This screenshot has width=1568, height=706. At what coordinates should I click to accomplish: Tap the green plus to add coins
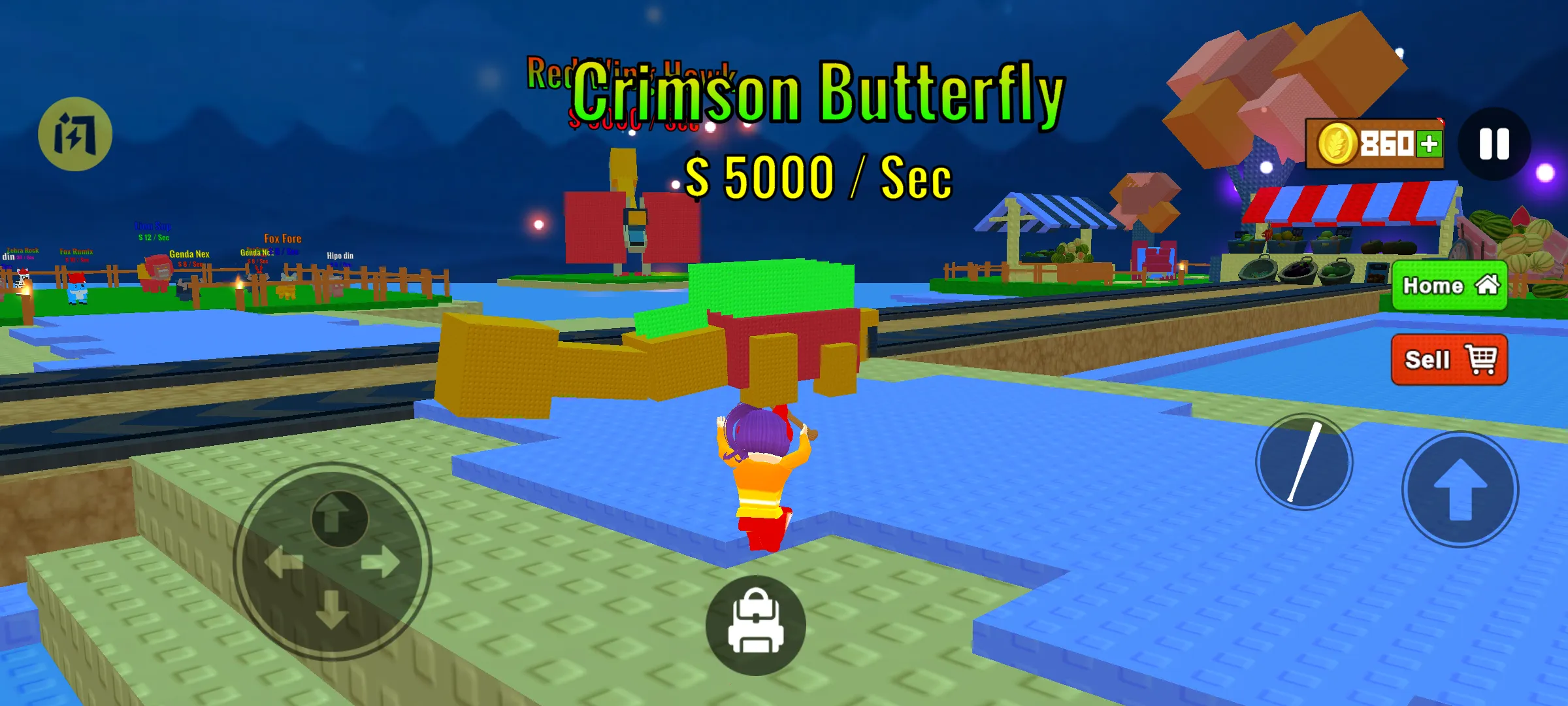(1429, 144)
